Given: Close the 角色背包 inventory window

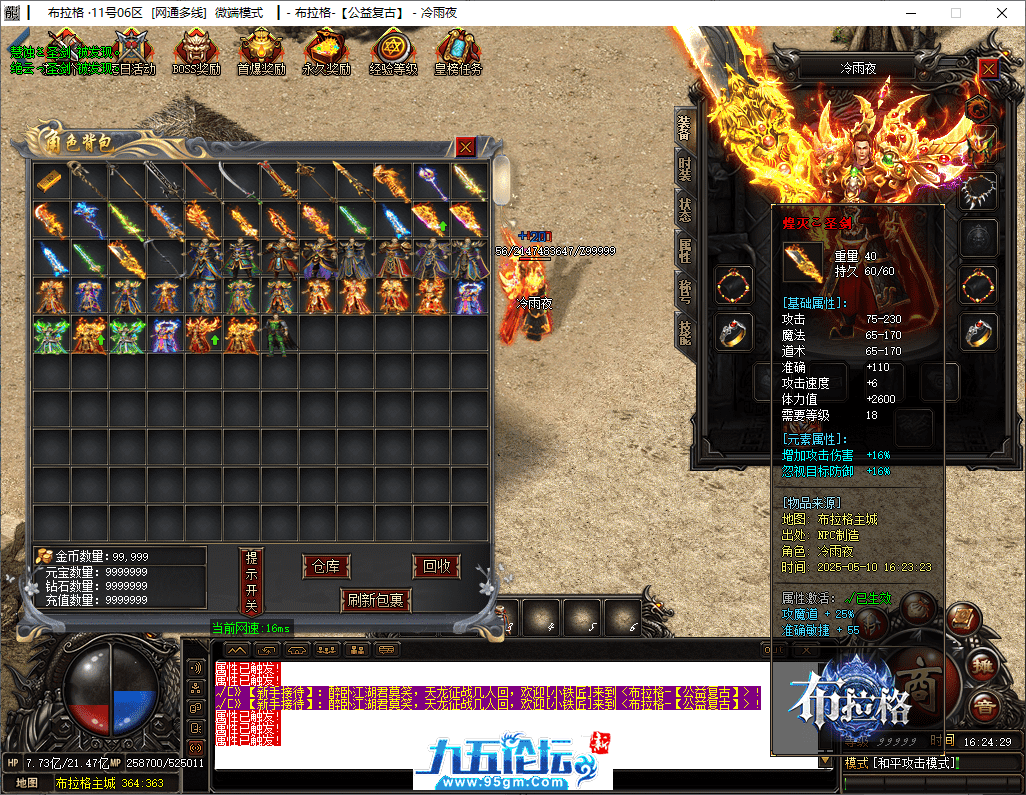Looking at the screenshot, I should 466,147.
